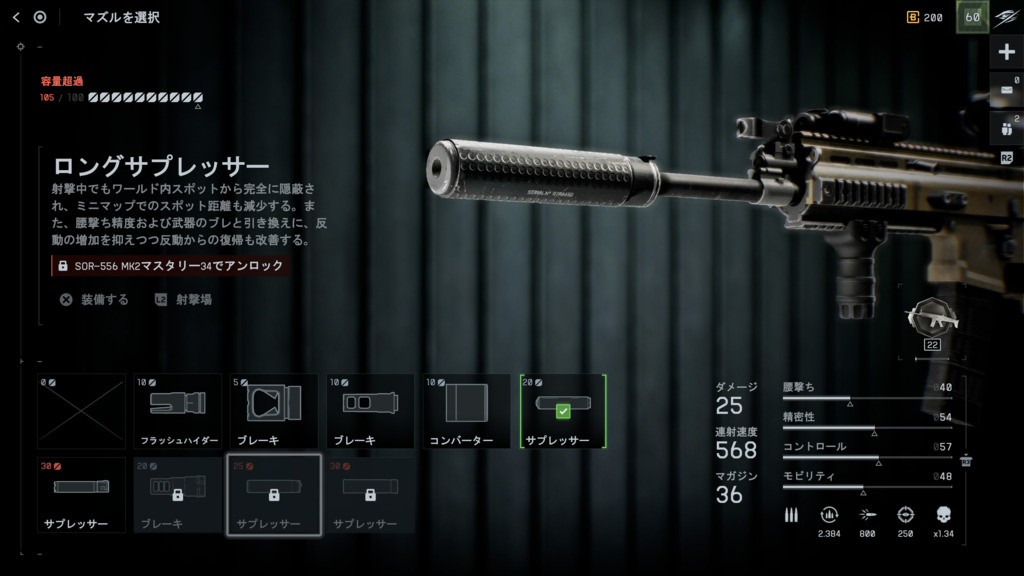Go back using the top-left arrow
The width and height of the screenshot is (1024, 576).
pyautogui.click(x=16, y=17)
